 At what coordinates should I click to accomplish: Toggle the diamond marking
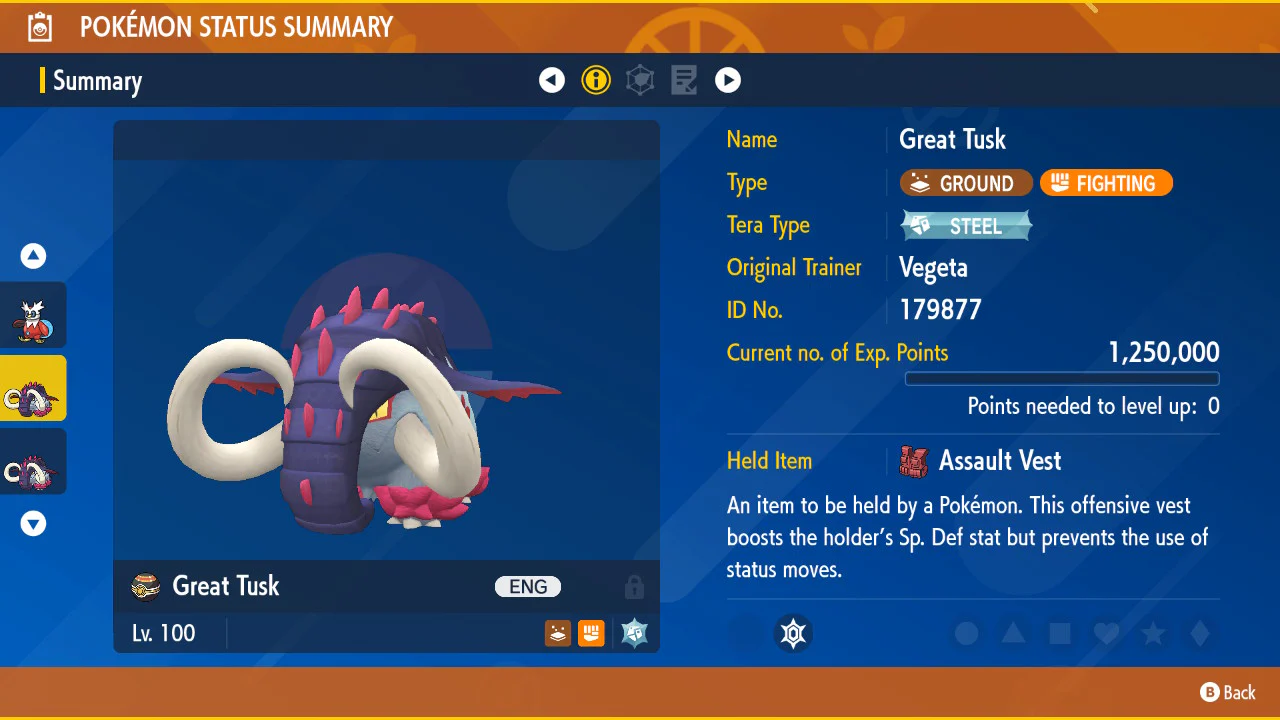(1200, 633)
